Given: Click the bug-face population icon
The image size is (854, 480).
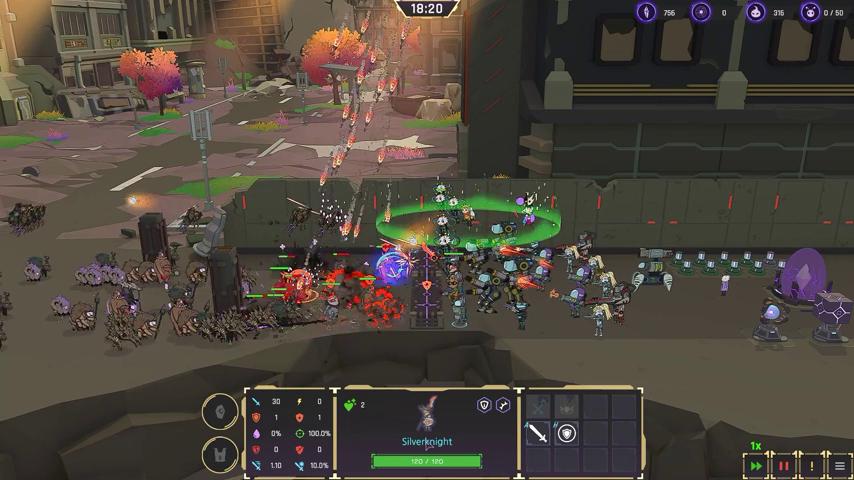Looking at the screenshot, I should click(811, 12).
